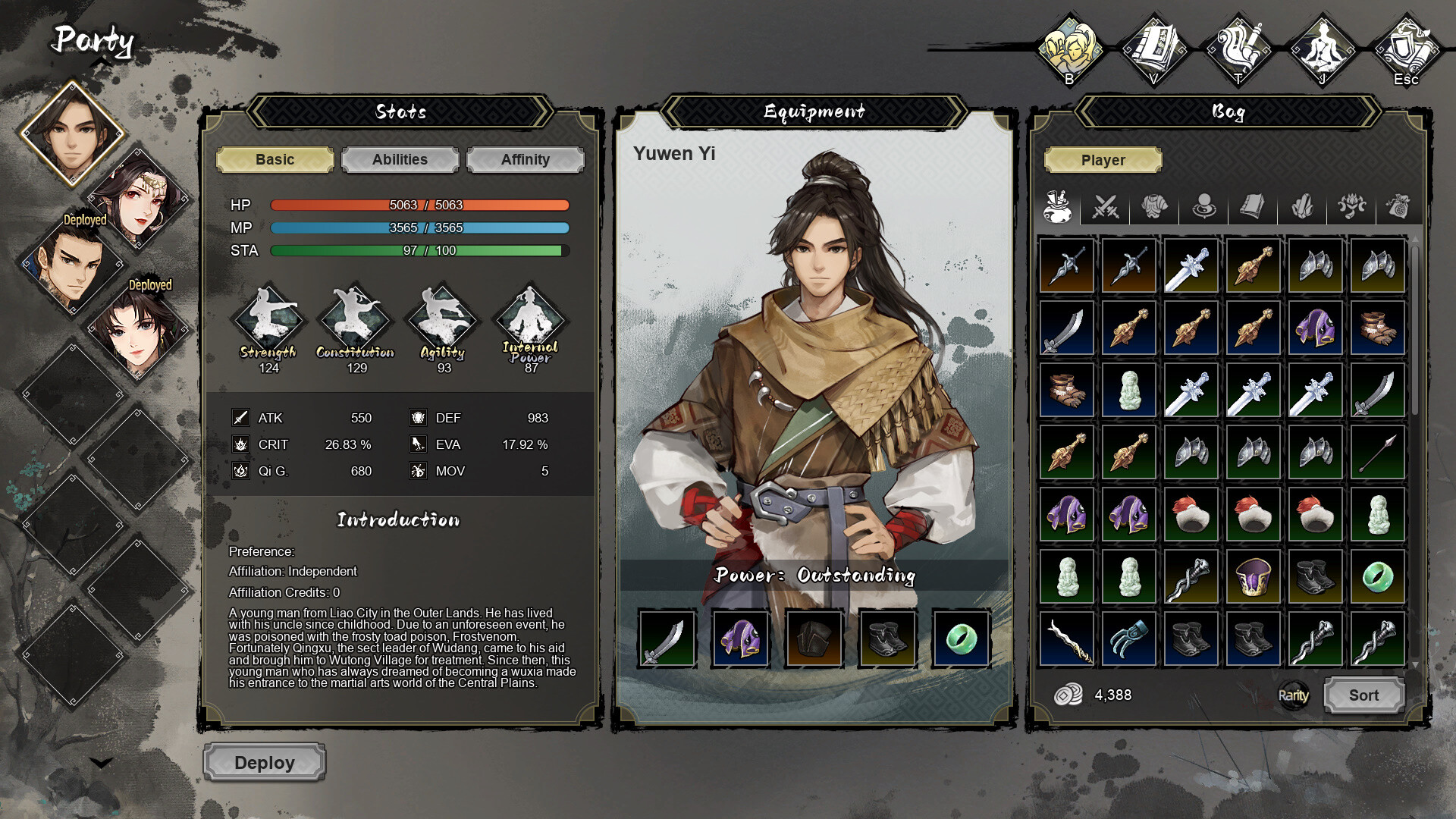Click the Player filter button in Bag panel

(1103, 160)
